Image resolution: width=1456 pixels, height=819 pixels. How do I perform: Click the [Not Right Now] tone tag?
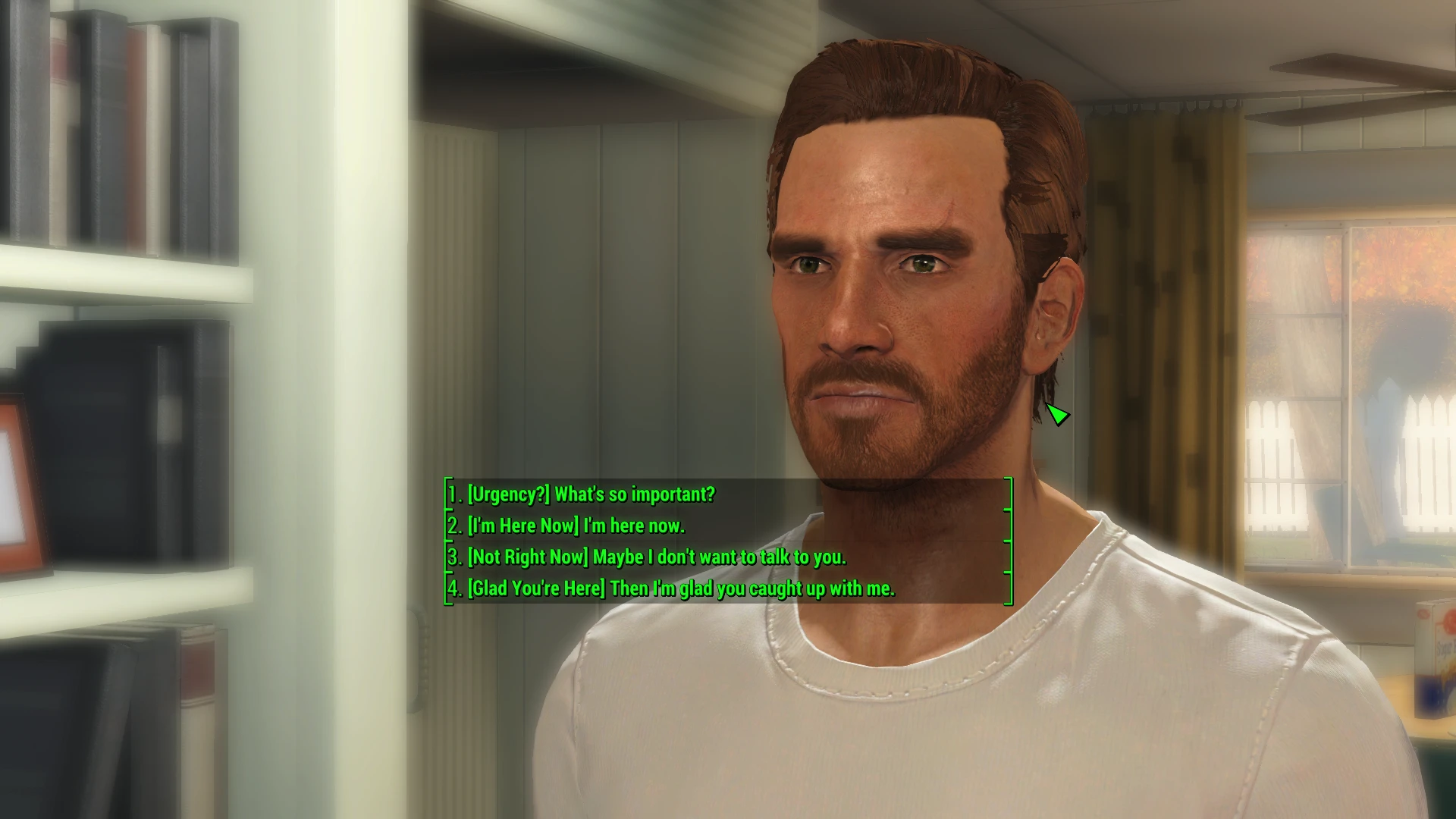(x=529, y=557)
